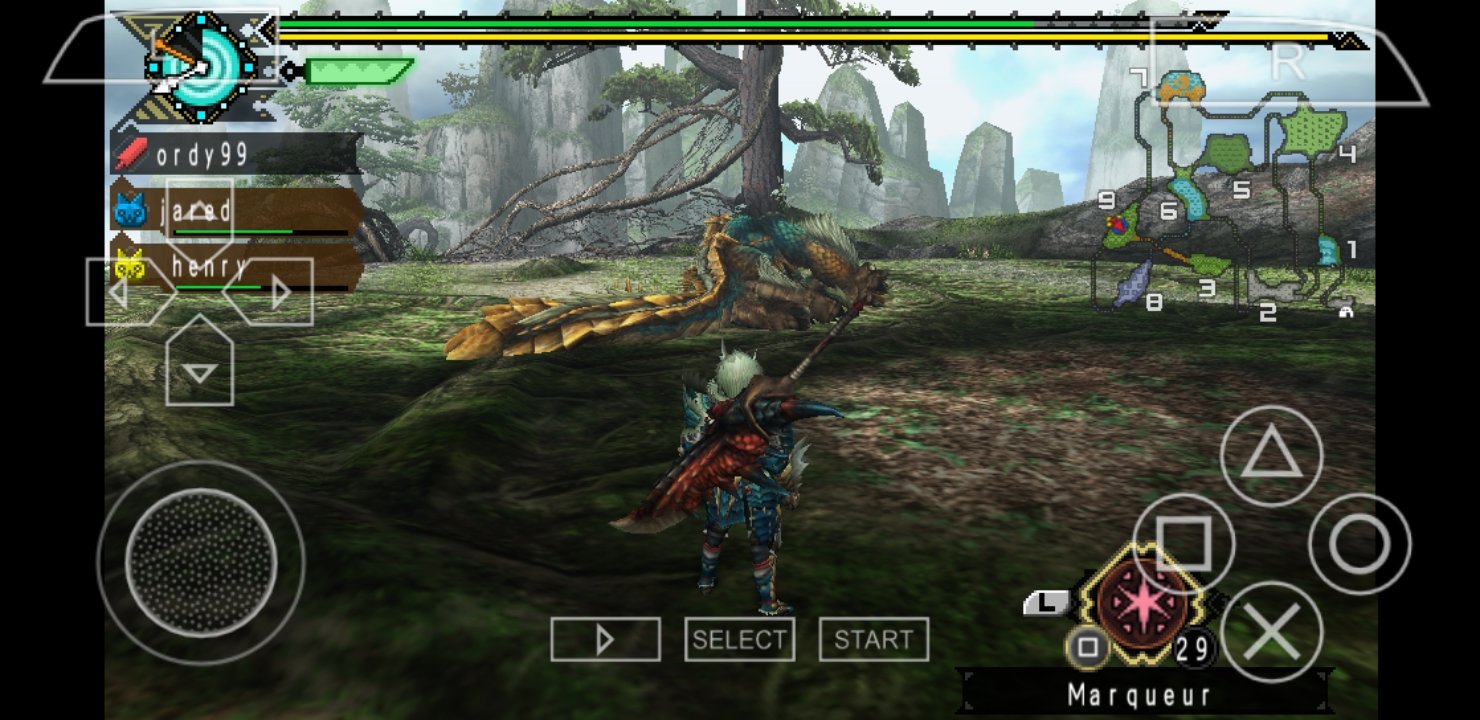Image resolution: width=1480 pixels, height=720 pixels.
Task: Select companion henry name plate
Action: 236,267
